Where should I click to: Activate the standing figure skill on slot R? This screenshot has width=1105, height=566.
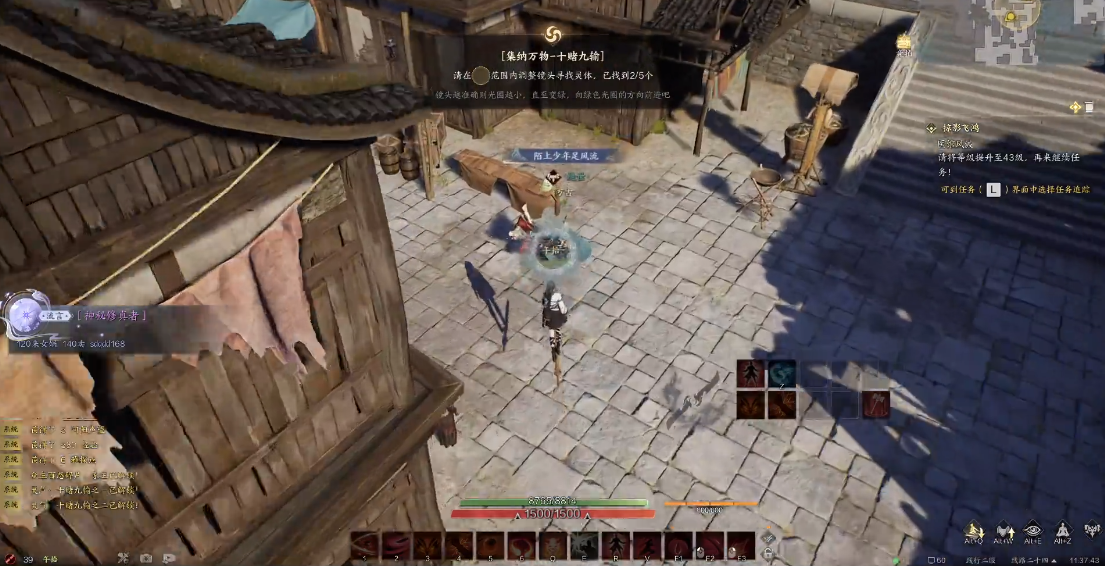click(615, 546)
